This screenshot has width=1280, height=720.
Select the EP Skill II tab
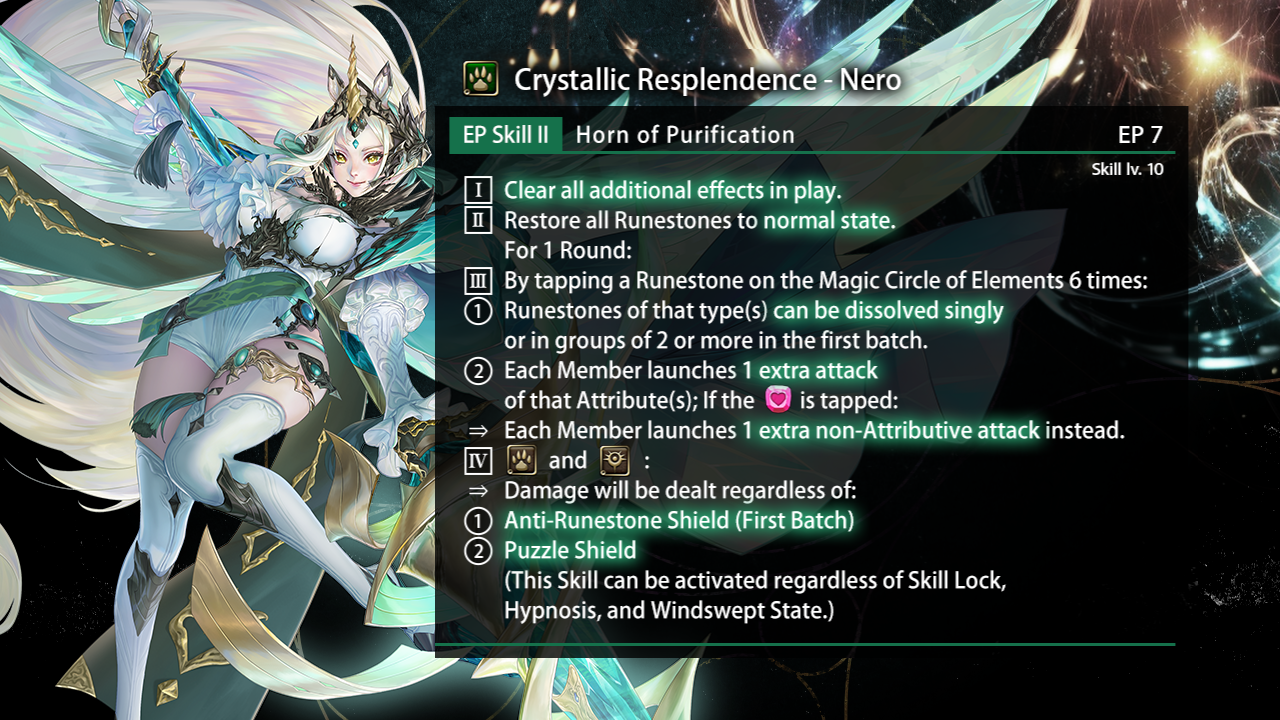[x=505, y=135]
